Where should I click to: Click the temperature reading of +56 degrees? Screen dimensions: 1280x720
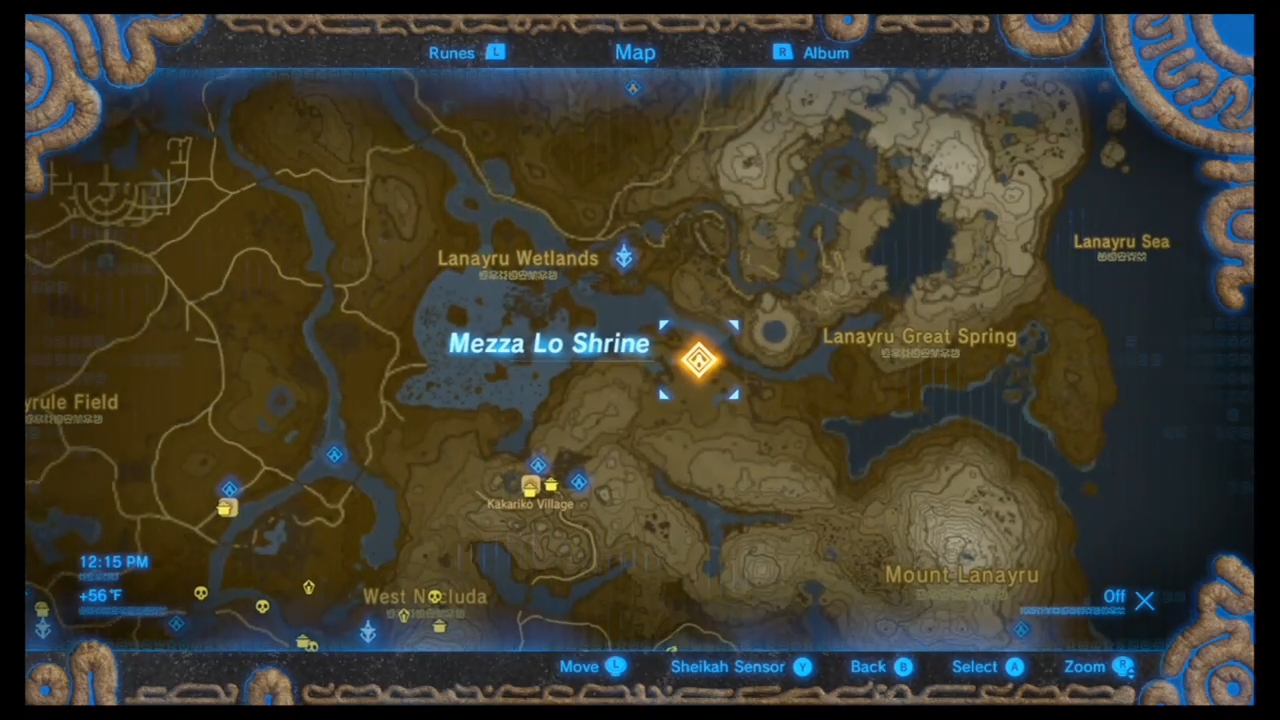100,595
